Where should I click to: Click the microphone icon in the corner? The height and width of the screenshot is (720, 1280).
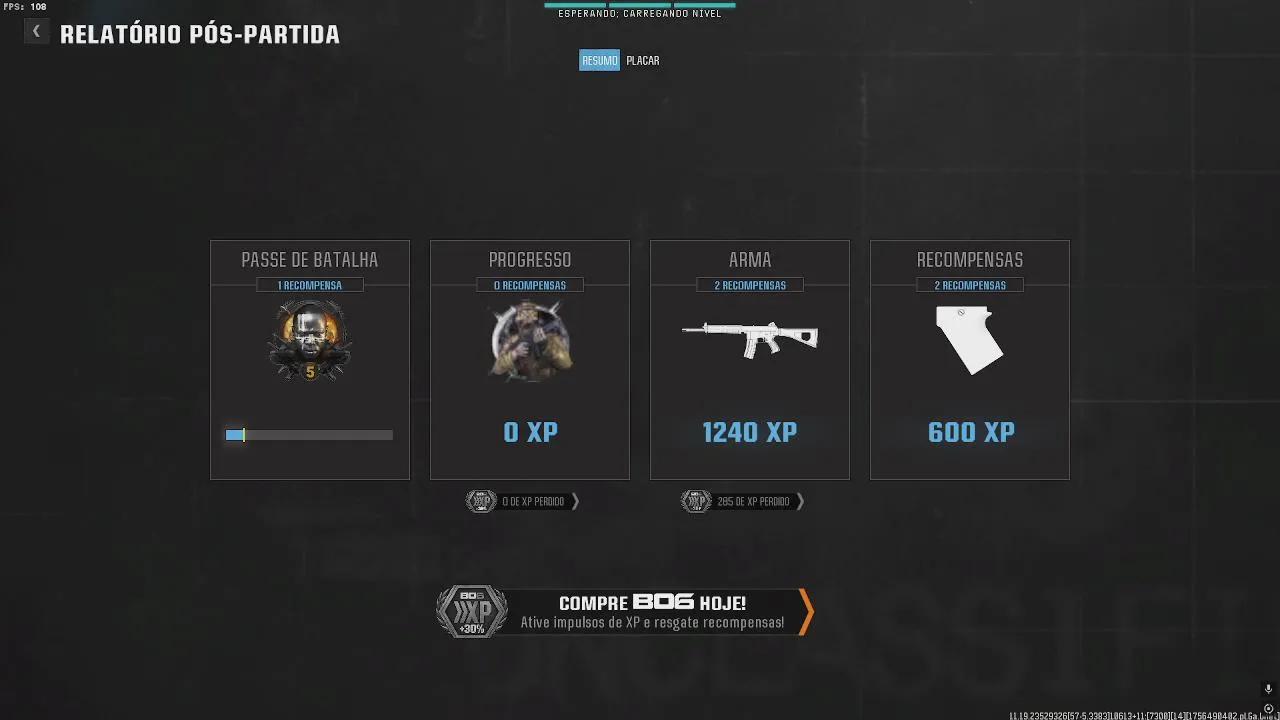tap(1268, 689)
